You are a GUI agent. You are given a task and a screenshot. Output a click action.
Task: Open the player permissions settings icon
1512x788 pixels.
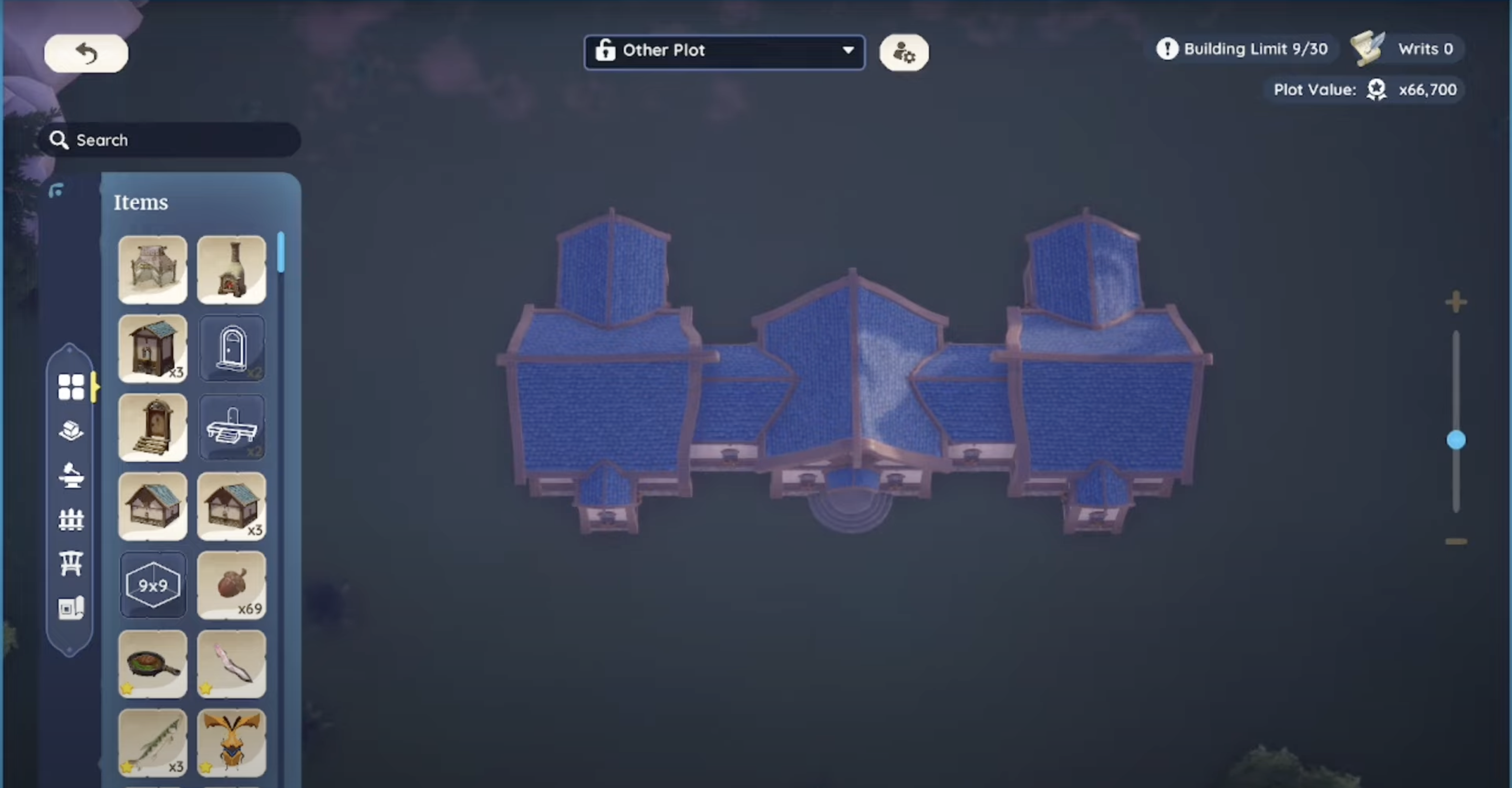click(904, 52)
